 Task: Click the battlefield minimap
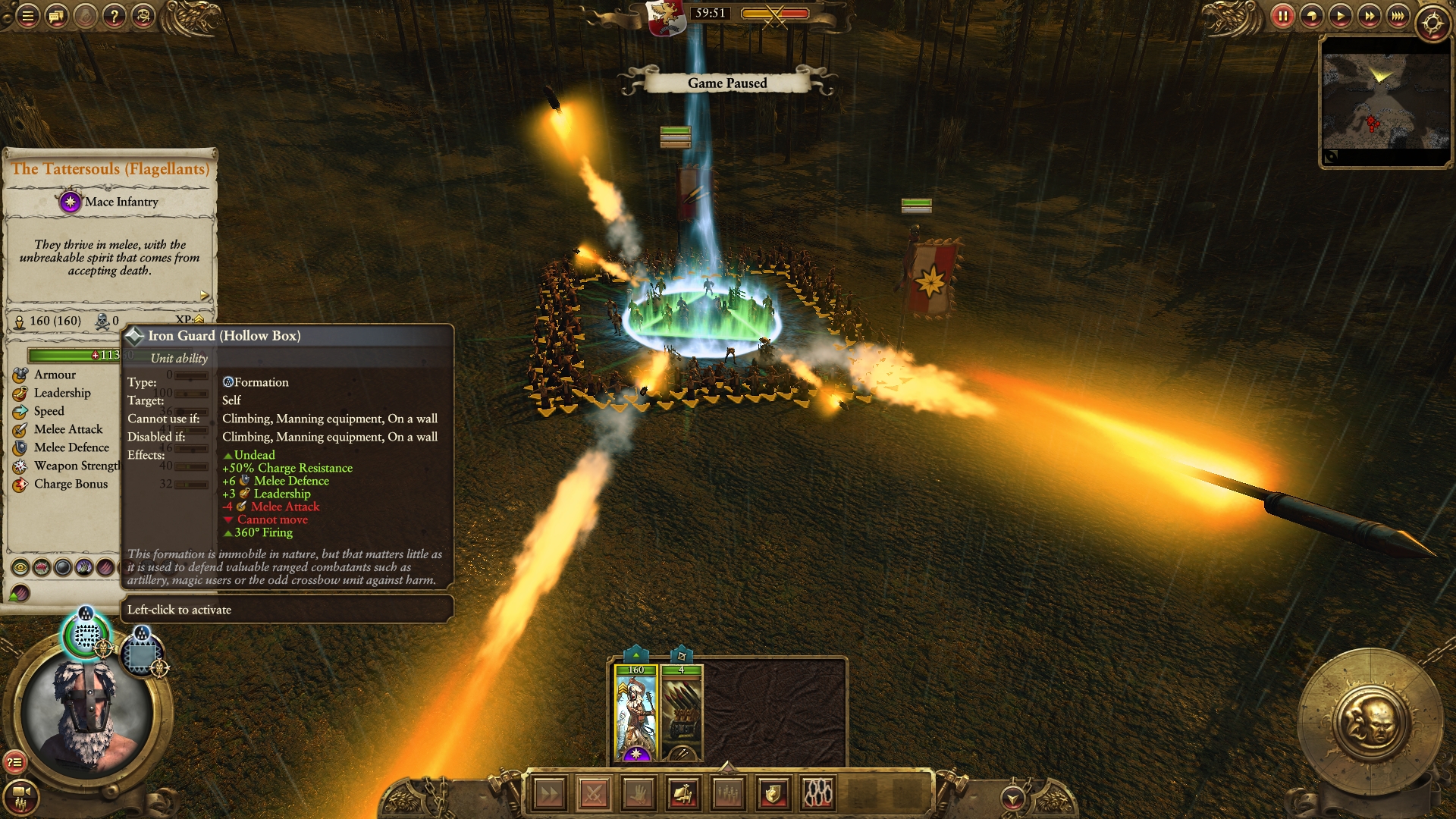(1385, 100)
